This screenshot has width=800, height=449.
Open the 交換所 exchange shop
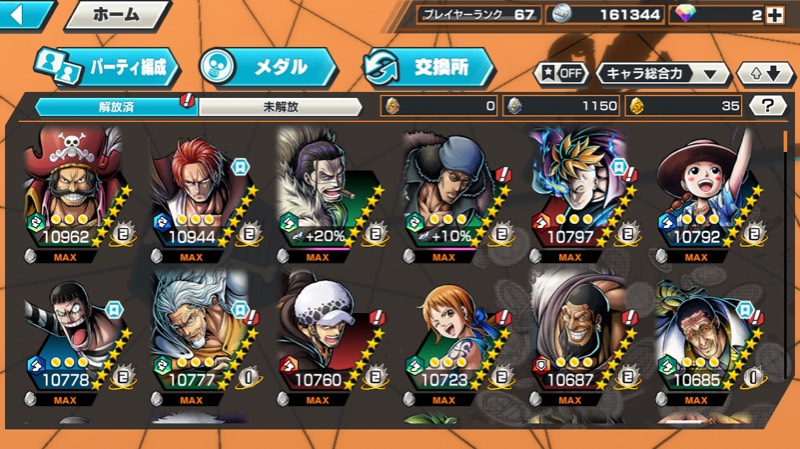[430, 66]
